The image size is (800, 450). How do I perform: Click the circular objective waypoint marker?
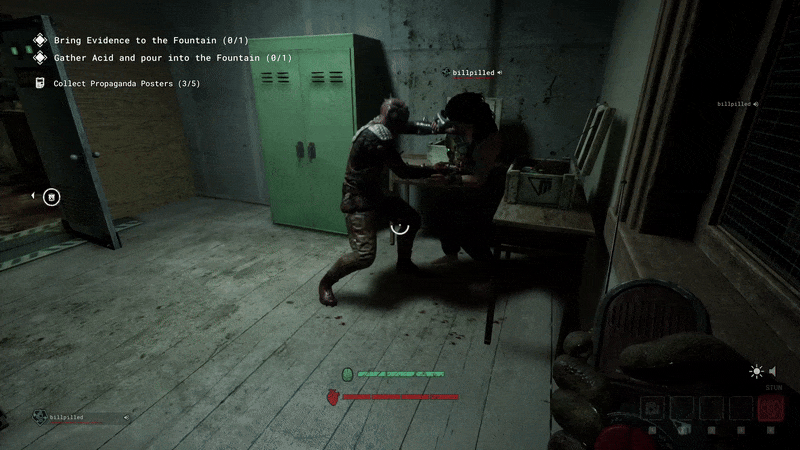coord(52,196)
